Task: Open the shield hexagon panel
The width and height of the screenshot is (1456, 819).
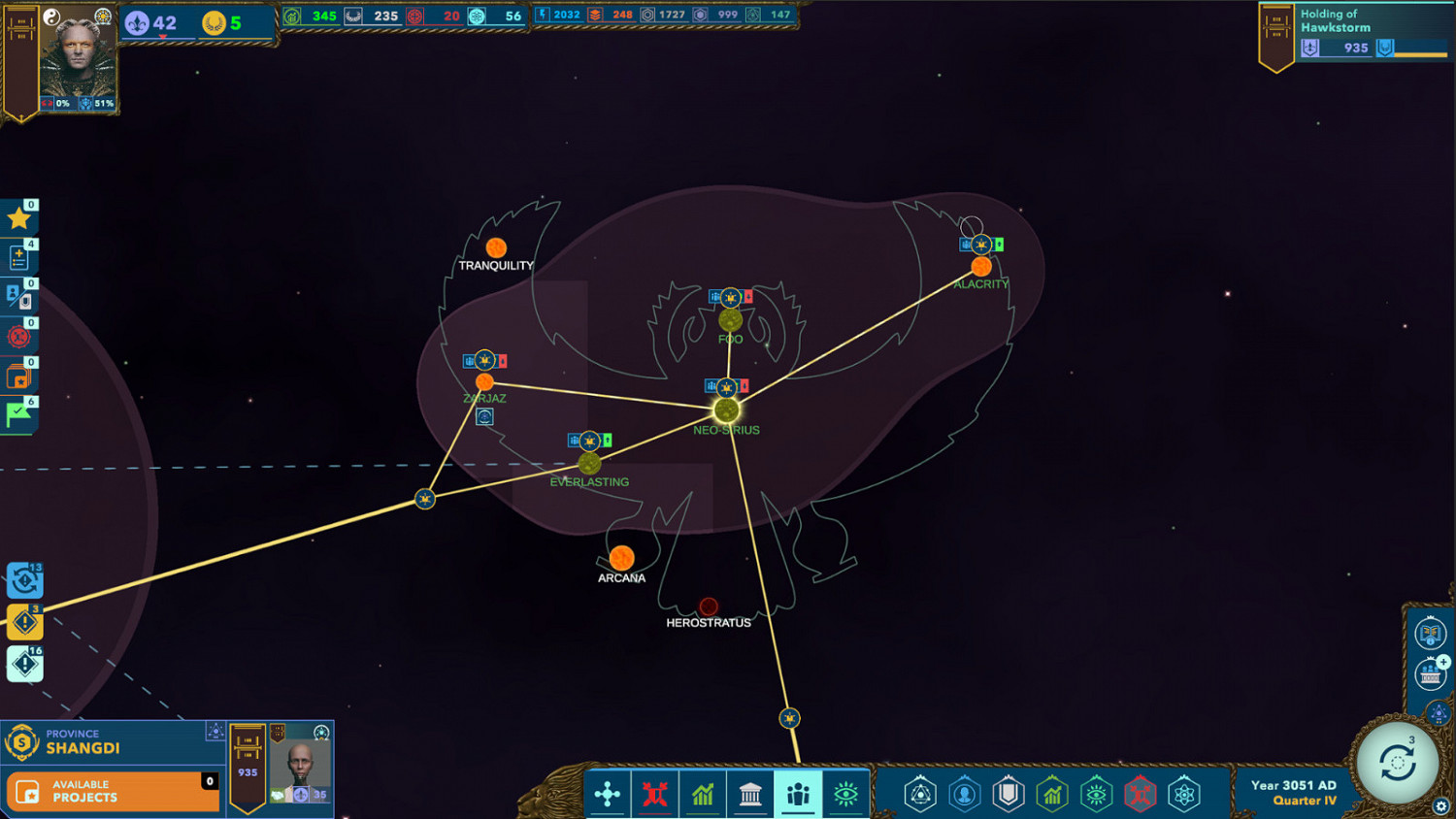Action: (x=1009, y=794)
